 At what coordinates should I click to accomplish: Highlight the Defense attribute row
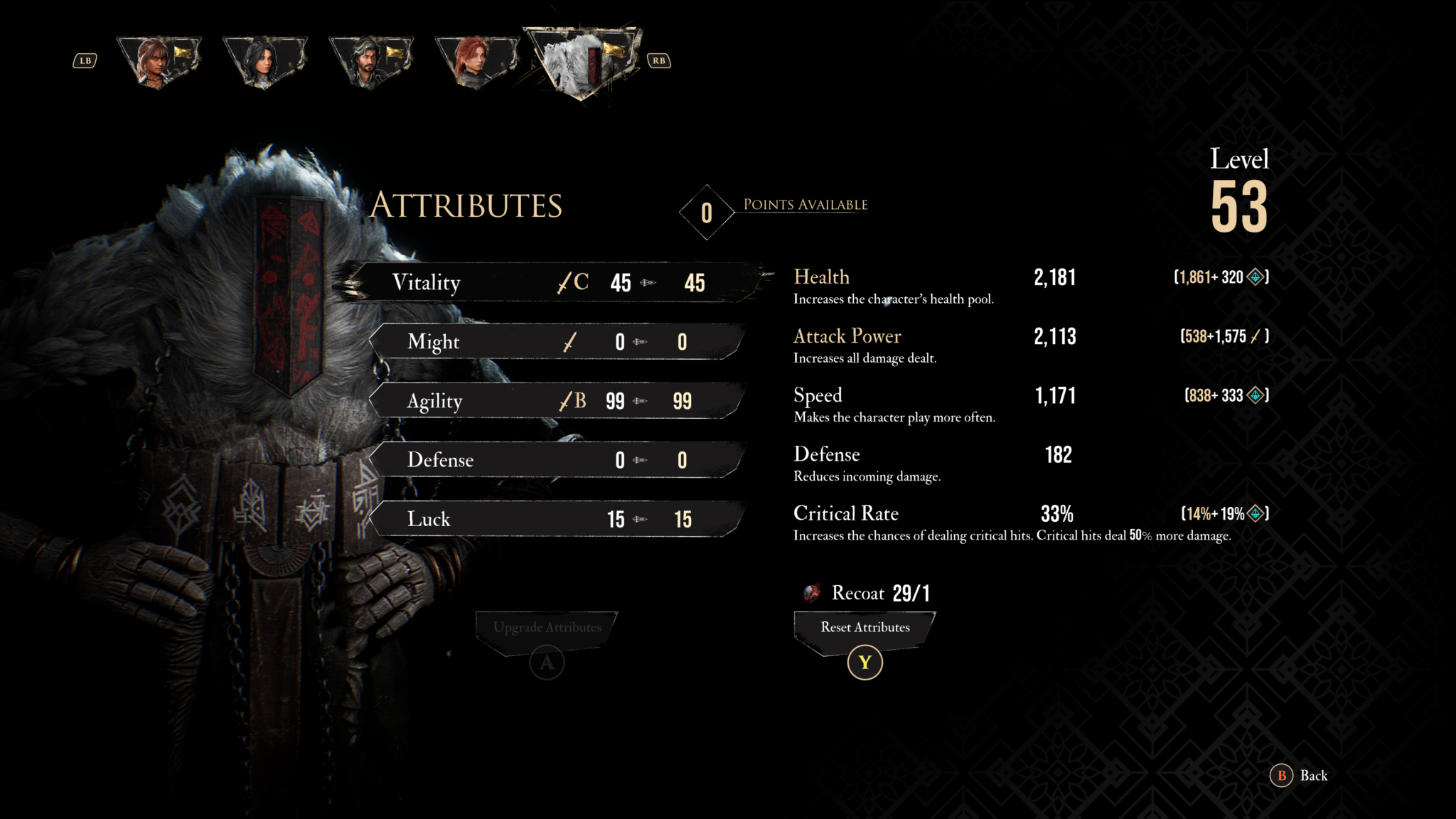(x=555, y=460)
